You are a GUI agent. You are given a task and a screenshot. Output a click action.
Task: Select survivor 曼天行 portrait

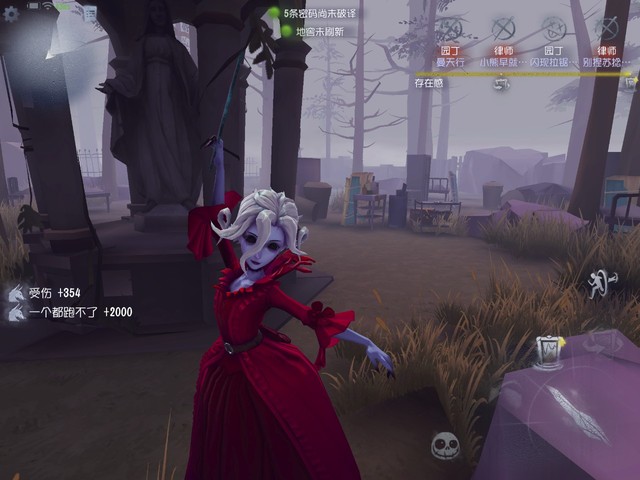tap(451, 29)
